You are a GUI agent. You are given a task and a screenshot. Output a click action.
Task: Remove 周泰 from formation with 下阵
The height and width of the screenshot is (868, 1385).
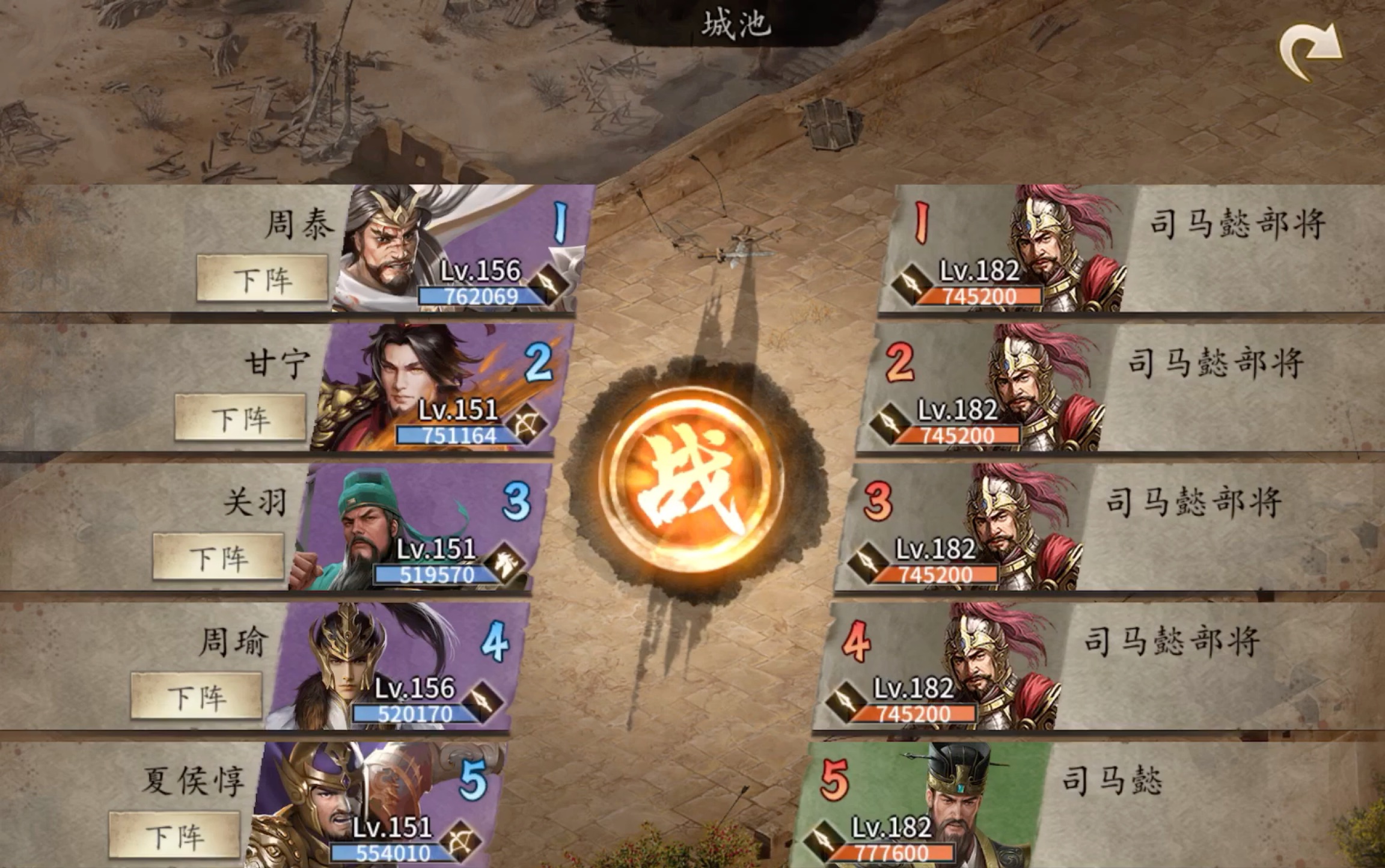(x=263, y=278)
